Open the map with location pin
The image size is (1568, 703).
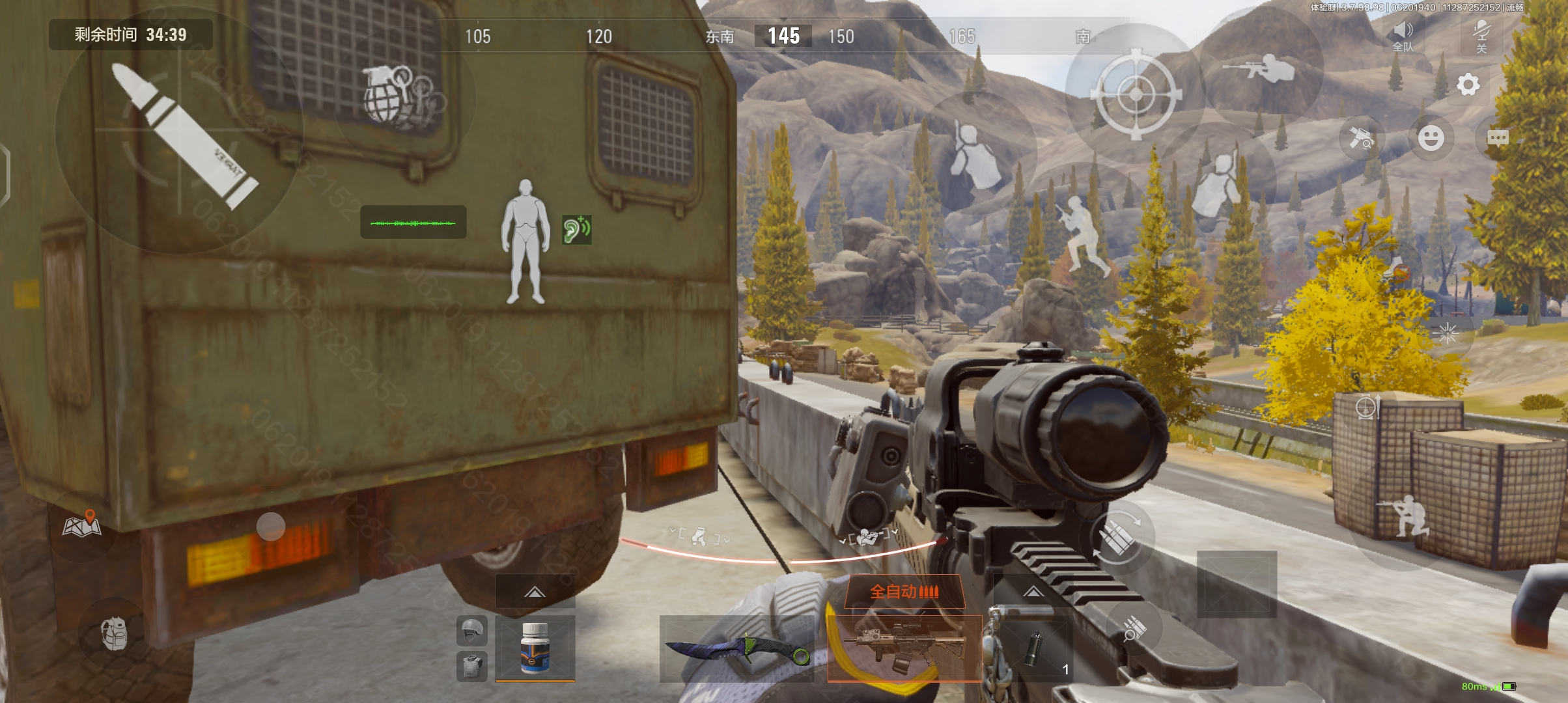click(x=82, y=525)
